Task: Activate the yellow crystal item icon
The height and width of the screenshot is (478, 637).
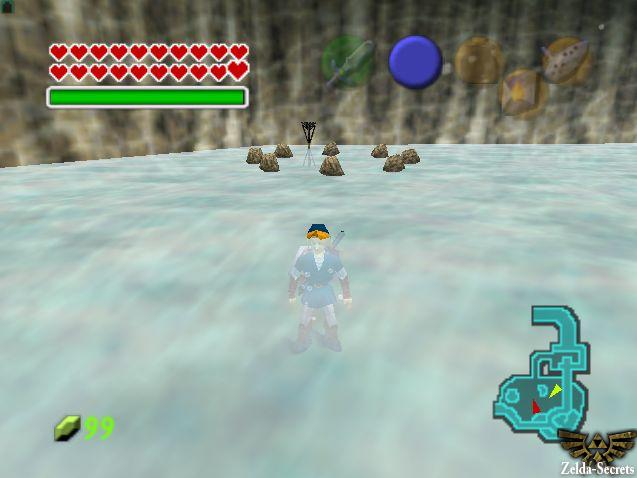Action: point(522,93)
